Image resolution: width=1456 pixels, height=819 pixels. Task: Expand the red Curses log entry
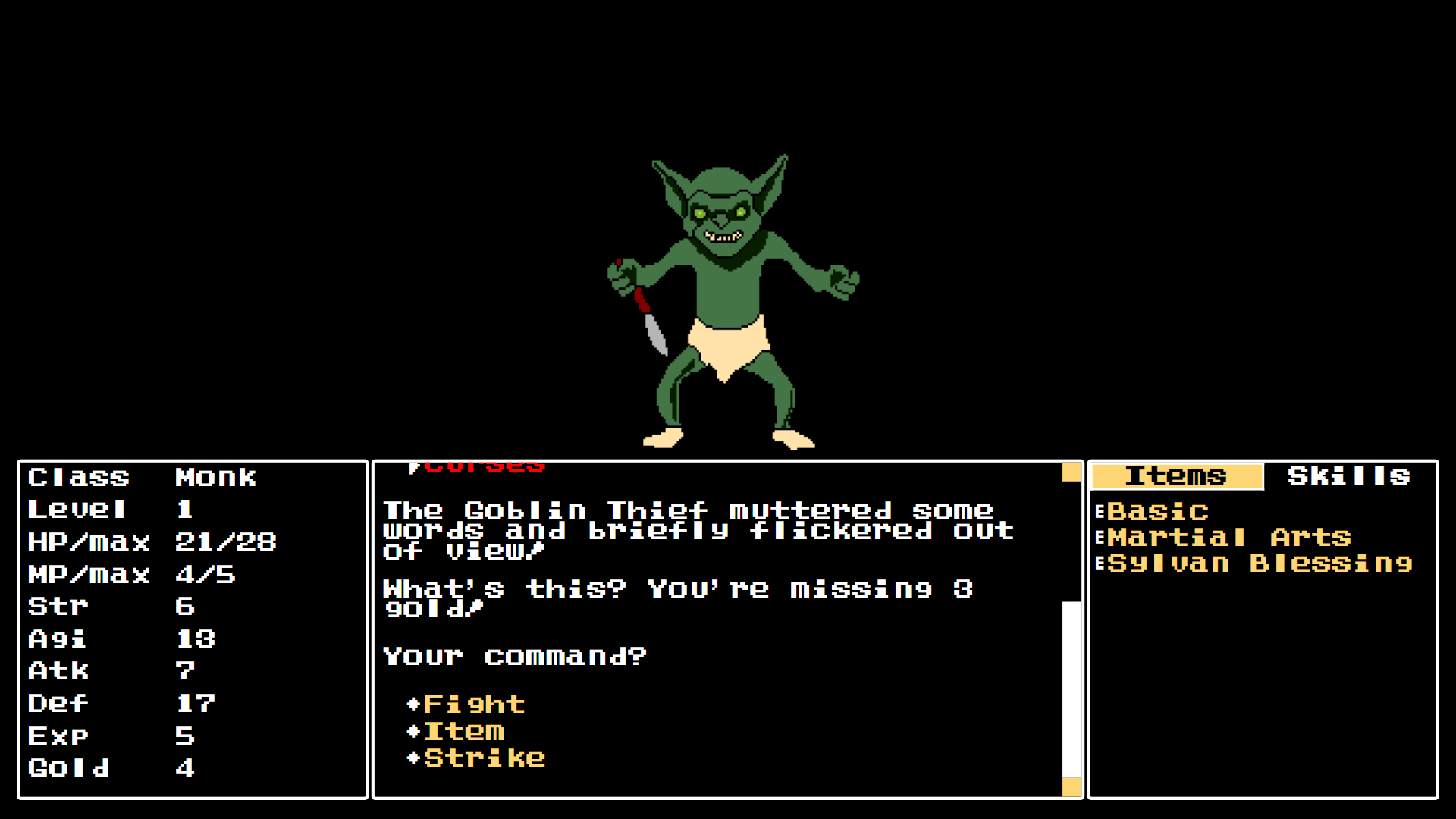[485, 465]
